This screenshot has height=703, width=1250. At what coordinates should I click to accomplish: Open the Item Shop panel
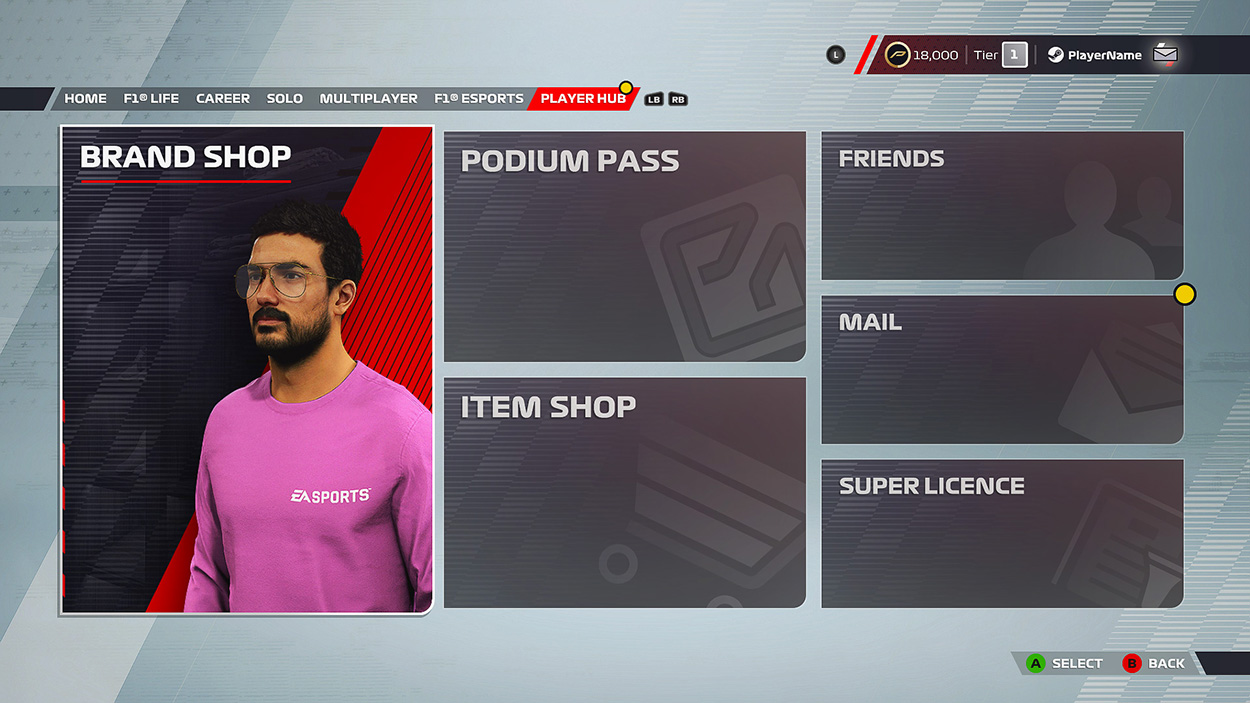point(624,492)
